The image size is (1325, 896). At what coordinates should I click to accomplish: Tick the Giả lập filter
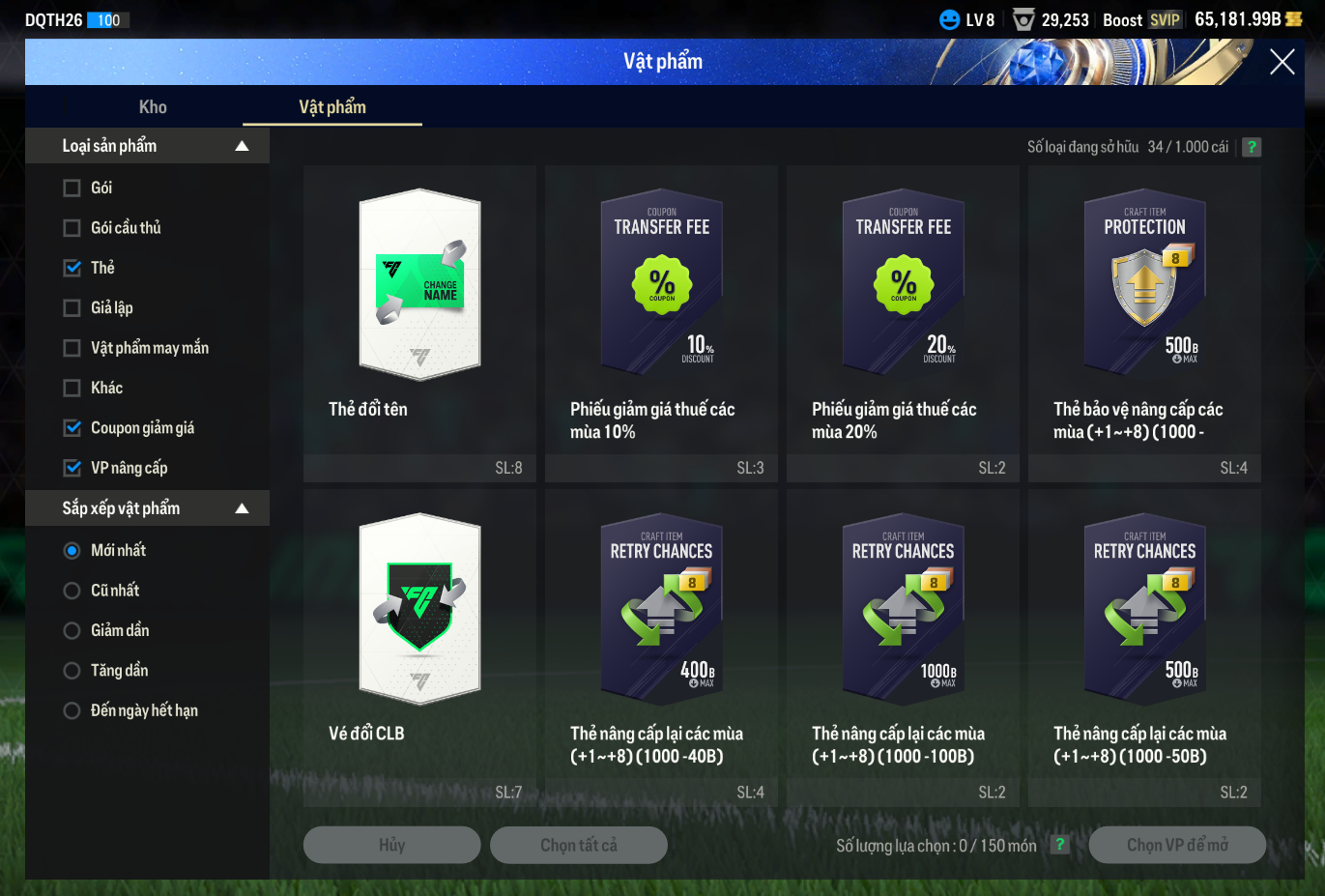tap(72, 308)
